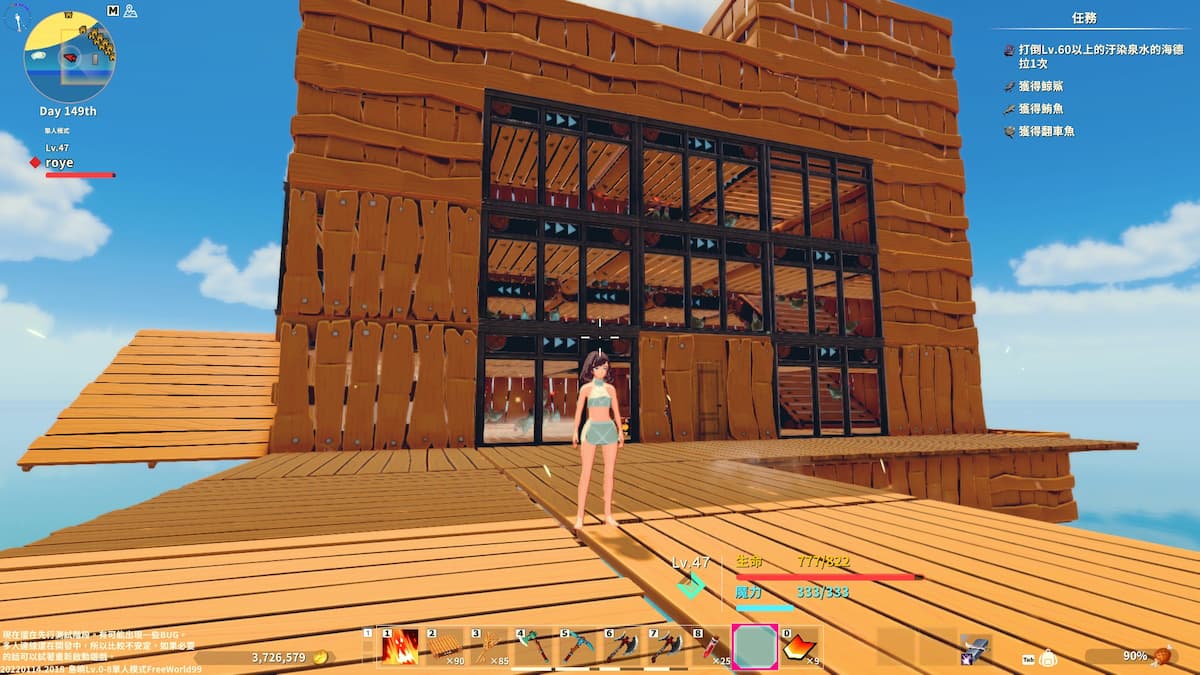Screen dimensions: 1200x675
Task: Choose the orange item in slot 0
Action: (800, 647)
